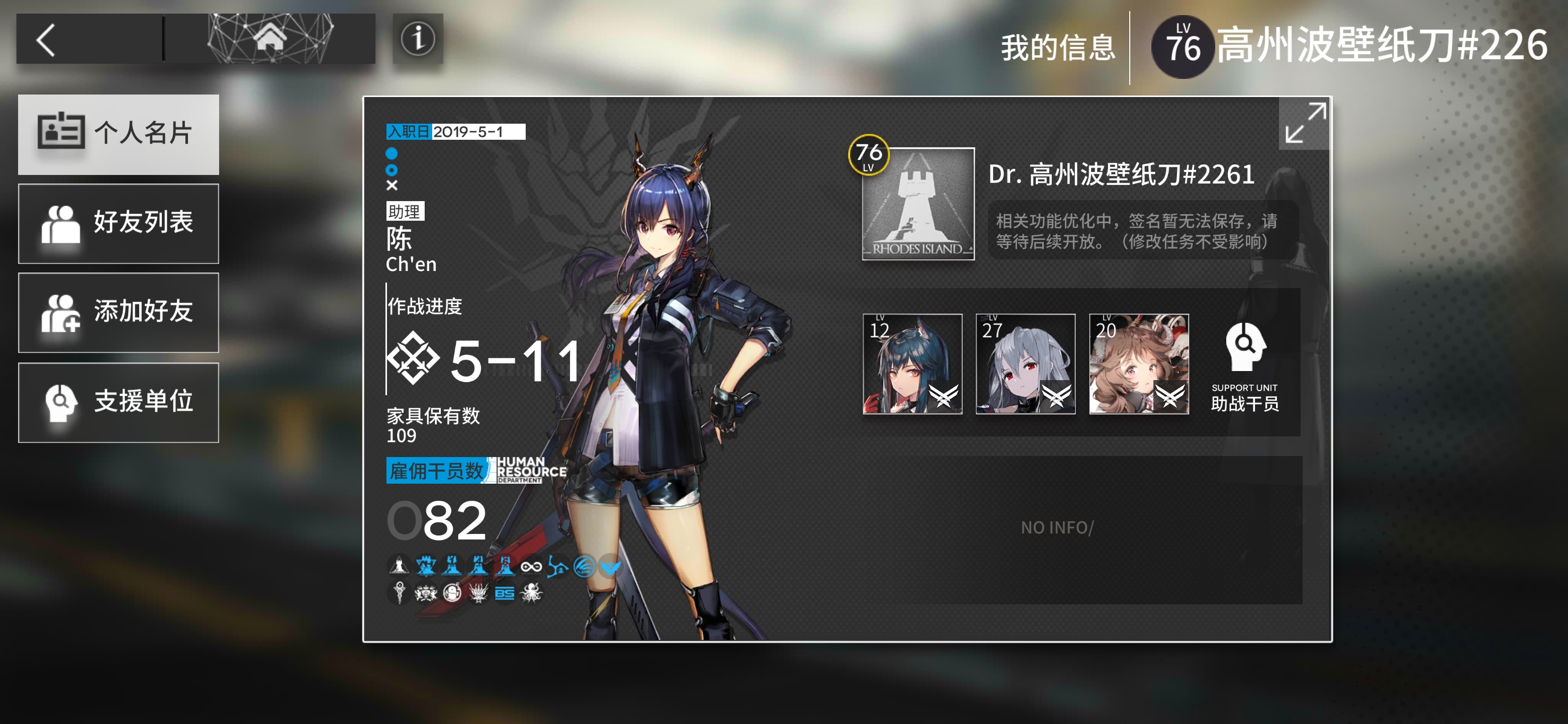Open the 好友列表 friends list
The width and height of the screenshot is (1568, 724).
pos(119,223)
